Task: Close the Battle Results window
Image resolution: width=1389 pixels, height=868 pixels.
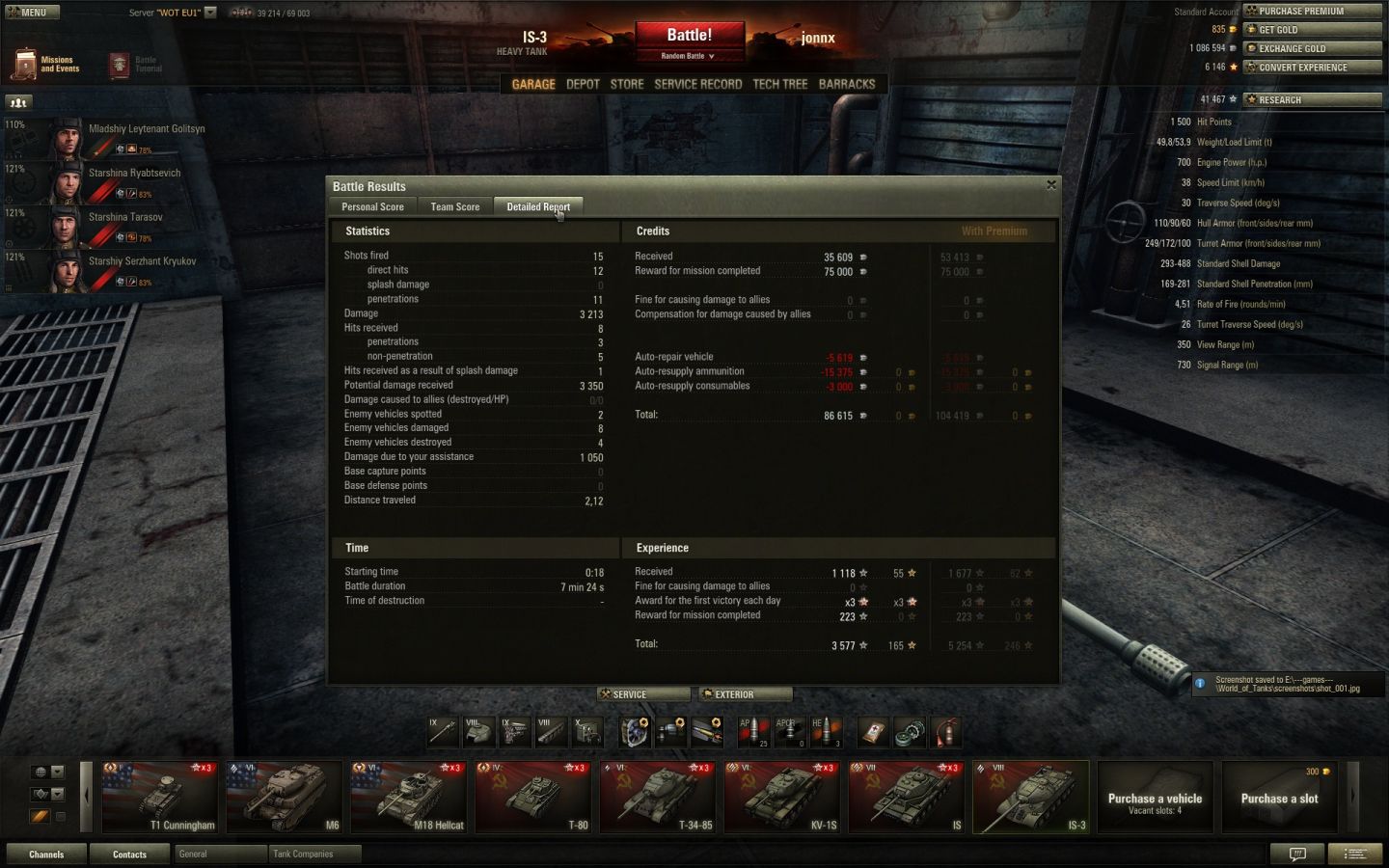Action: pos(1051,185)
